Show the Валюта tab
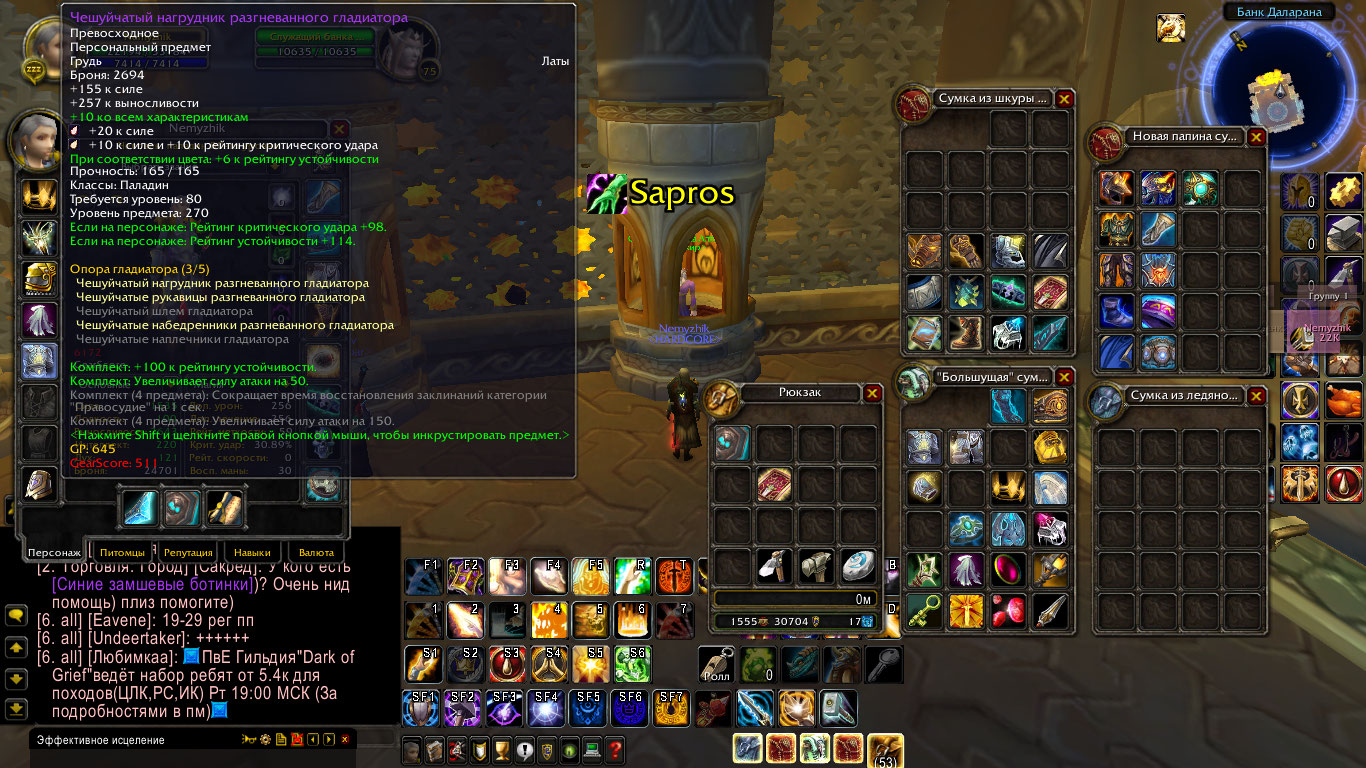Screen dimensions: 1366x768 pyautogui.click(x=317, y=552)
